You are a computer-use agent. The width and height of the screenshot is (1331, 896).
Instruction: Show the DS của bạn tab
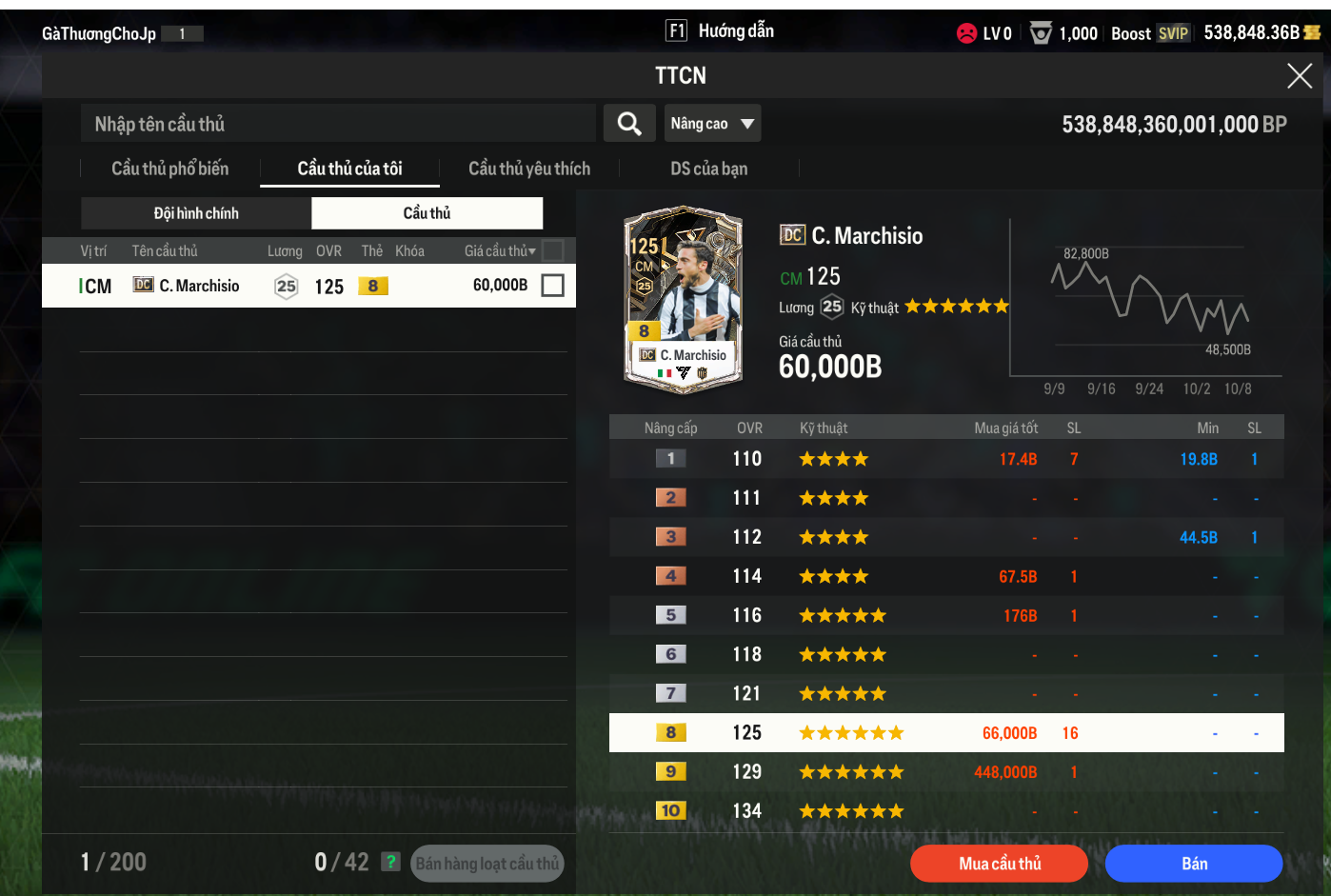[708, 169]
